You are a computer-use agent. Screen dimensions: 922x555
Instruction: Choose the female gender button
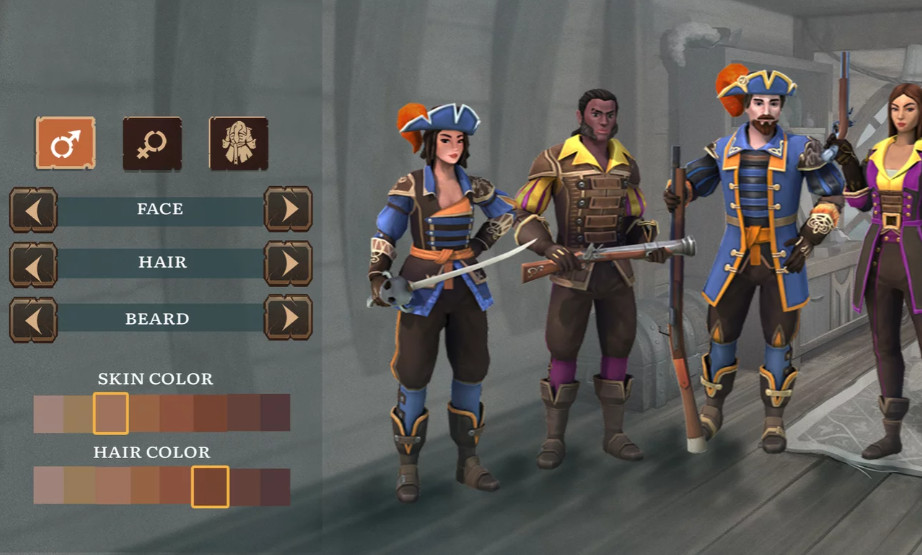tap(152, 143)
